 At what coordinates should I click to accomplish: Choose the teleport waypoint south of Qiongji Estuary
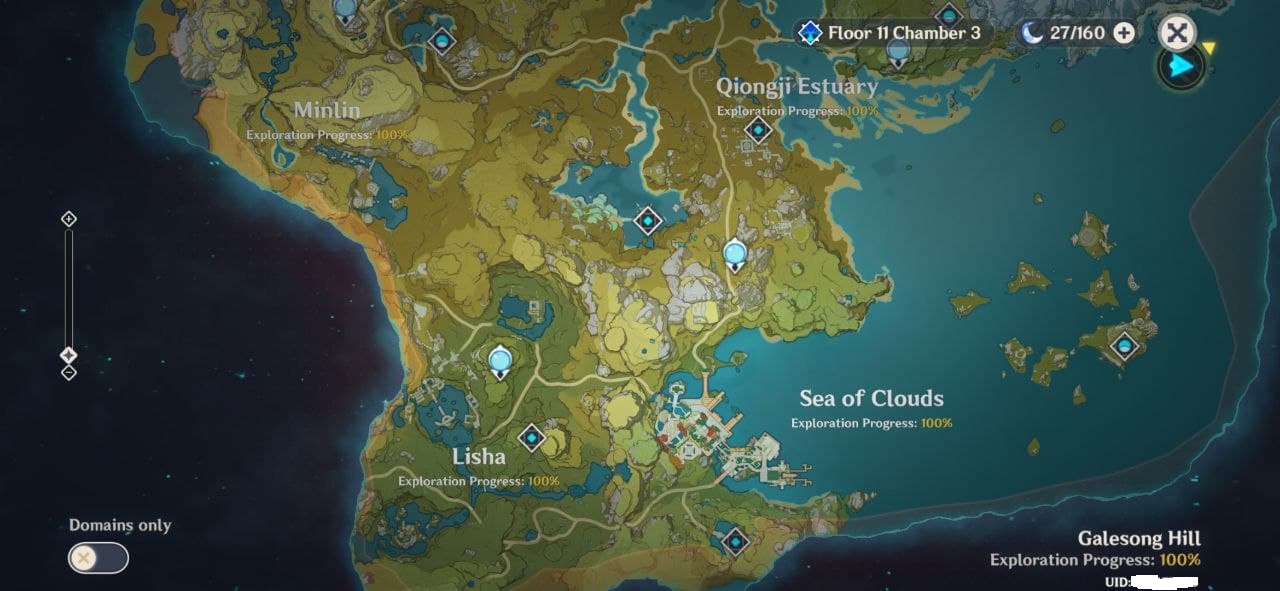pos(735,254)
